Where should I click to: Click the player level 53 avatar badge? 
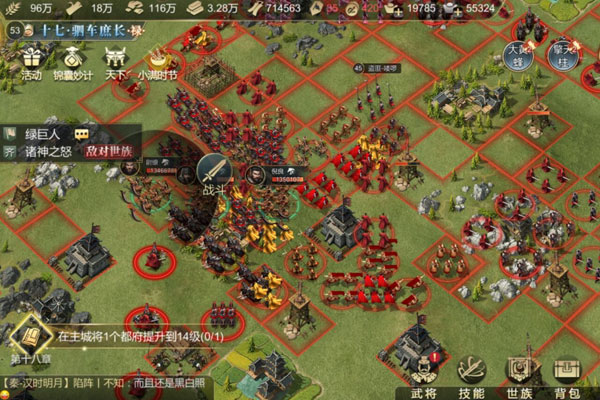click(14, 30)
